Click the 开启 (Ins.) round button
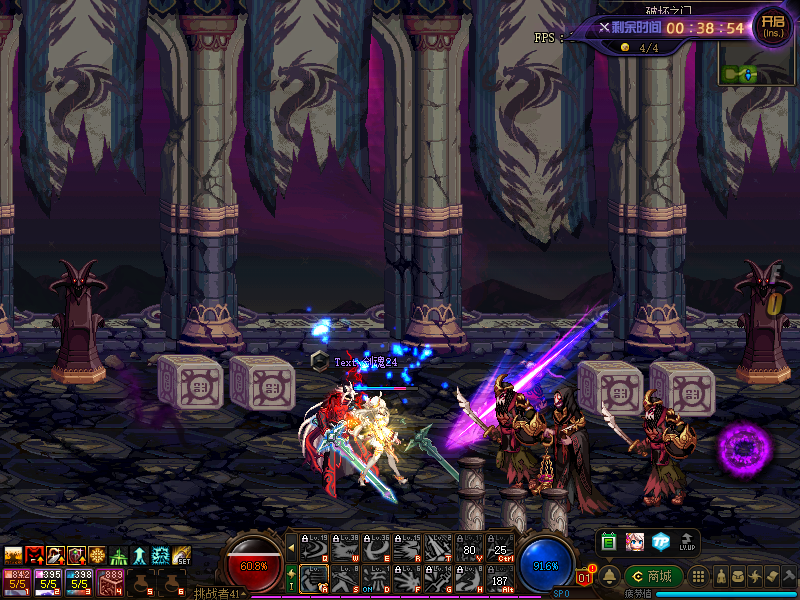 point(772,25)
